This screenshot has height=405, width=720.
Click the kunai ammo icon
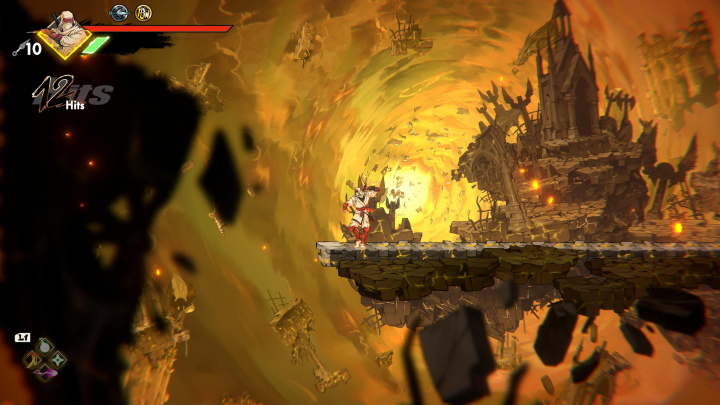pos(21,47)
